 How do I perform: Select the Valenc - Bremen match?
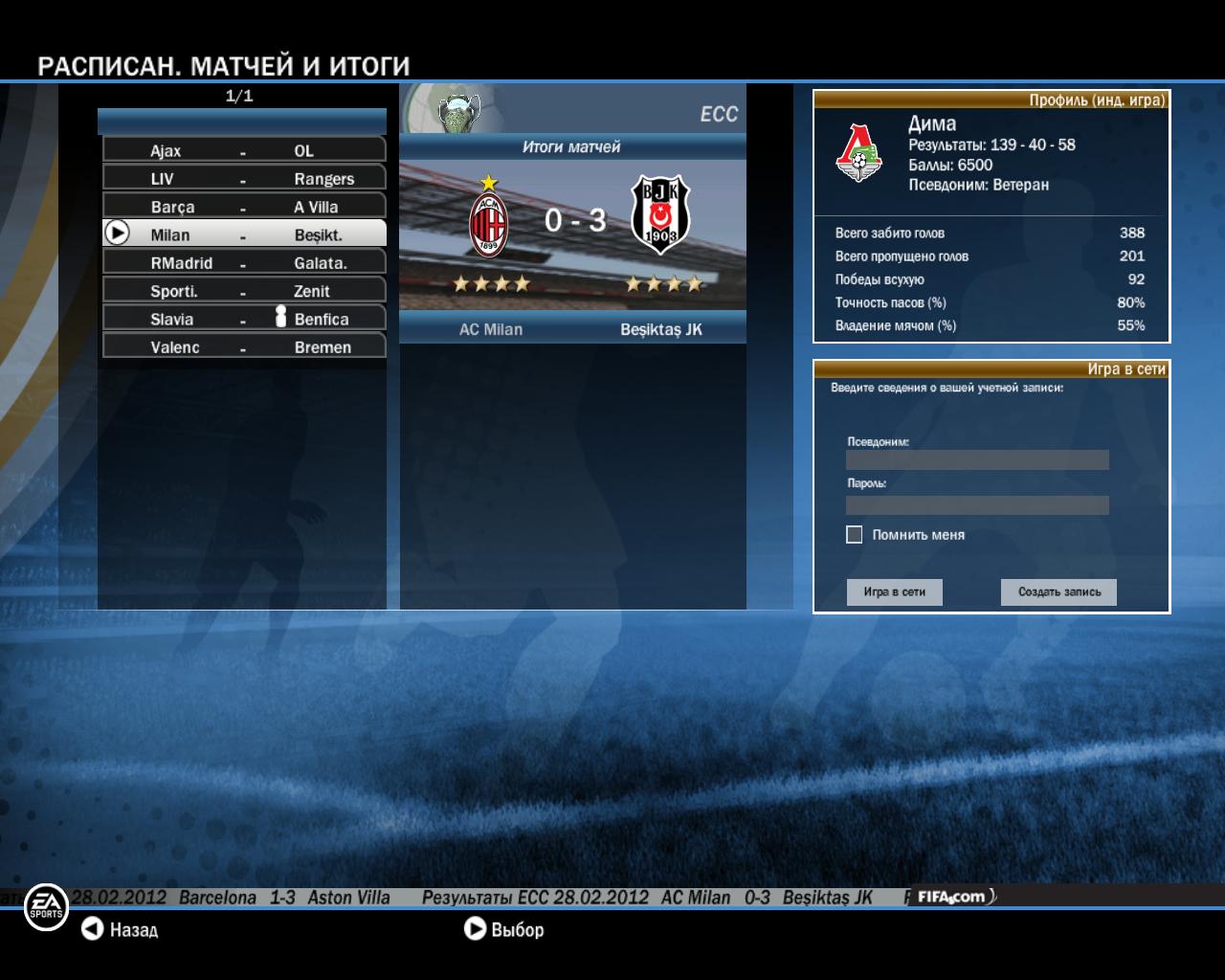(x=244, y=346)
